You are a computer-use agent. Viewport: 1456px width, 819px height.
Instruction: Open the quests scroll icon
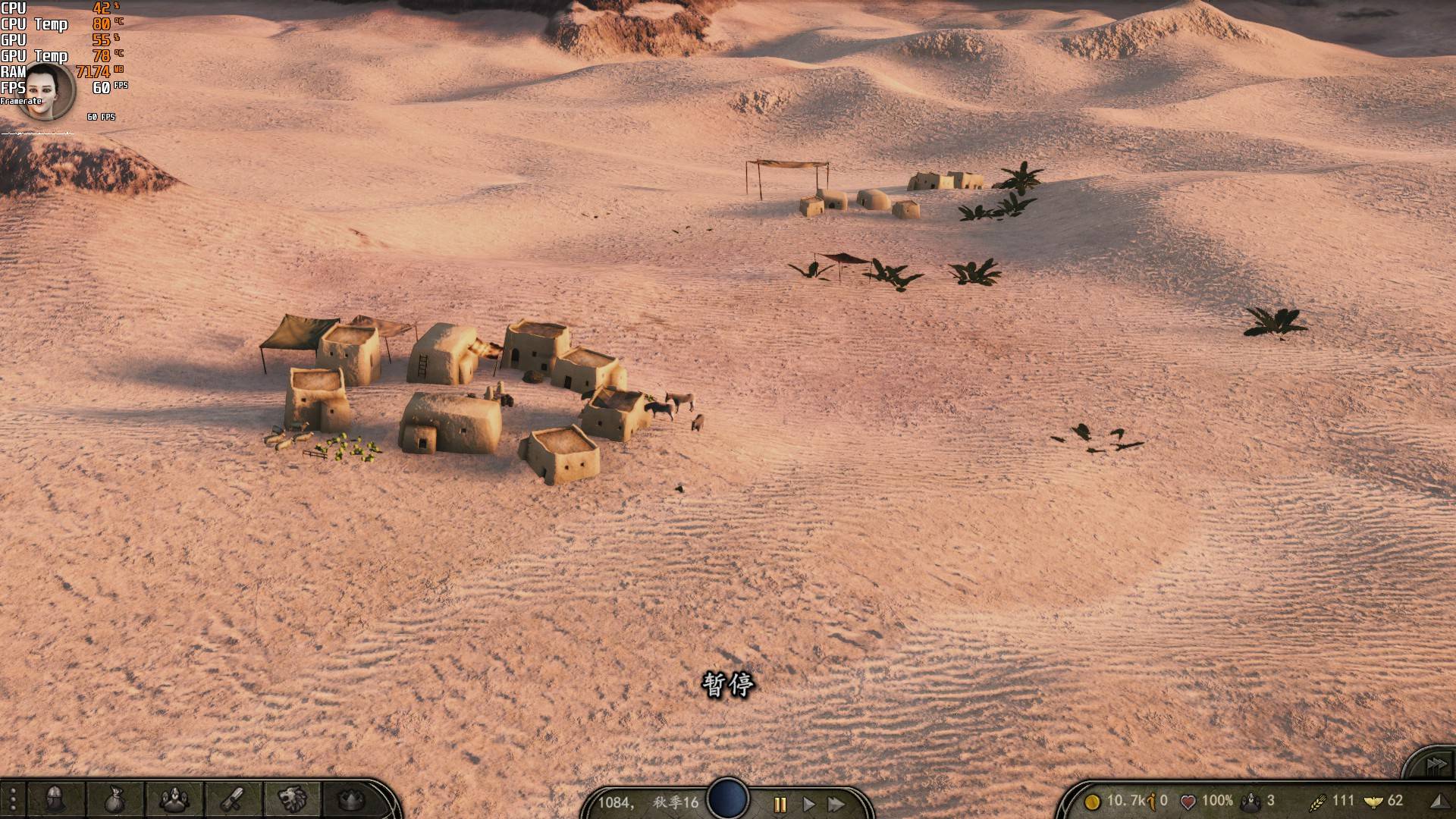(234, 799)
